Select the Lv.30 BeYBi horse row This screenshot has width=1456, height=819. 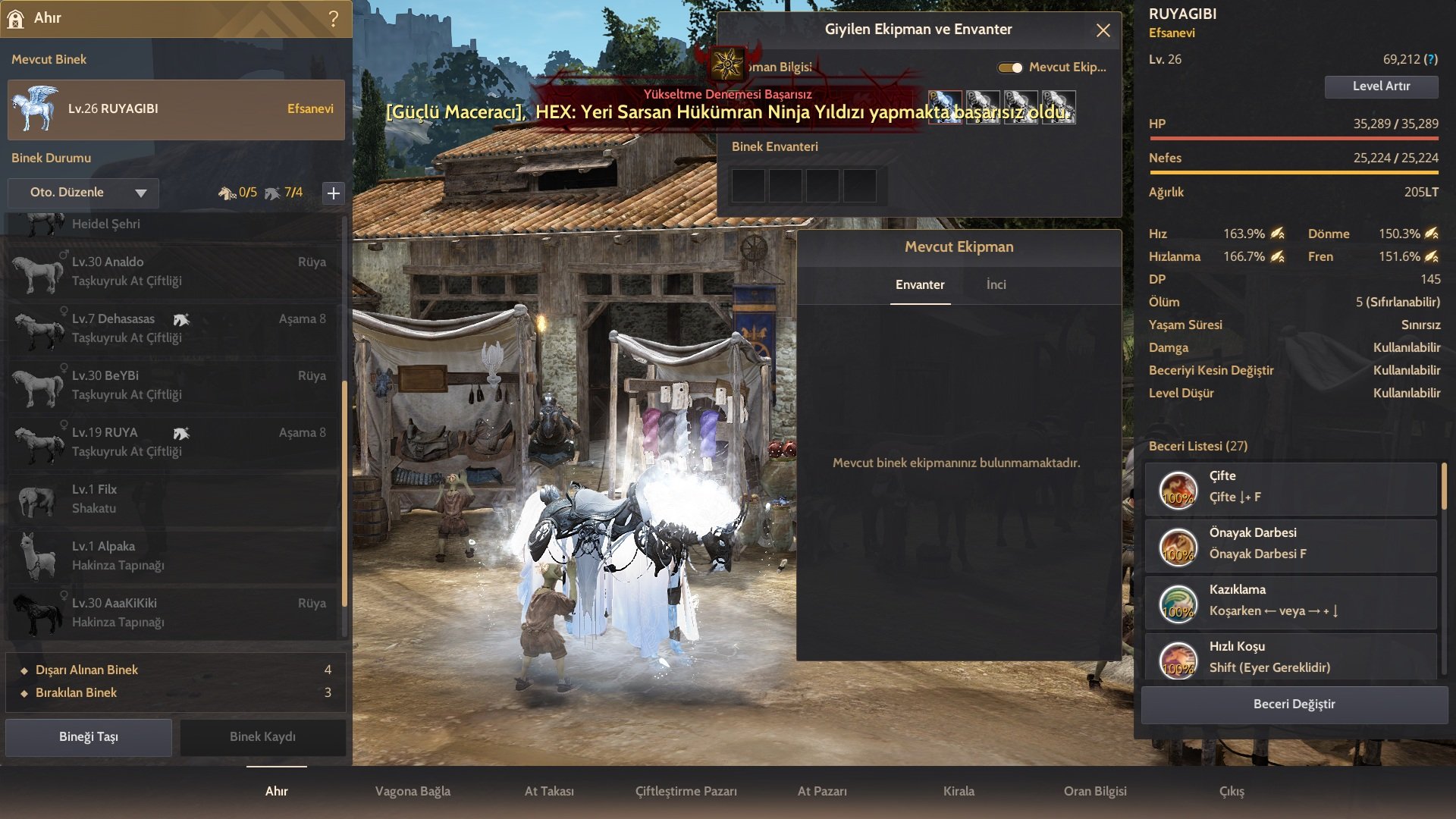(174, 385)
